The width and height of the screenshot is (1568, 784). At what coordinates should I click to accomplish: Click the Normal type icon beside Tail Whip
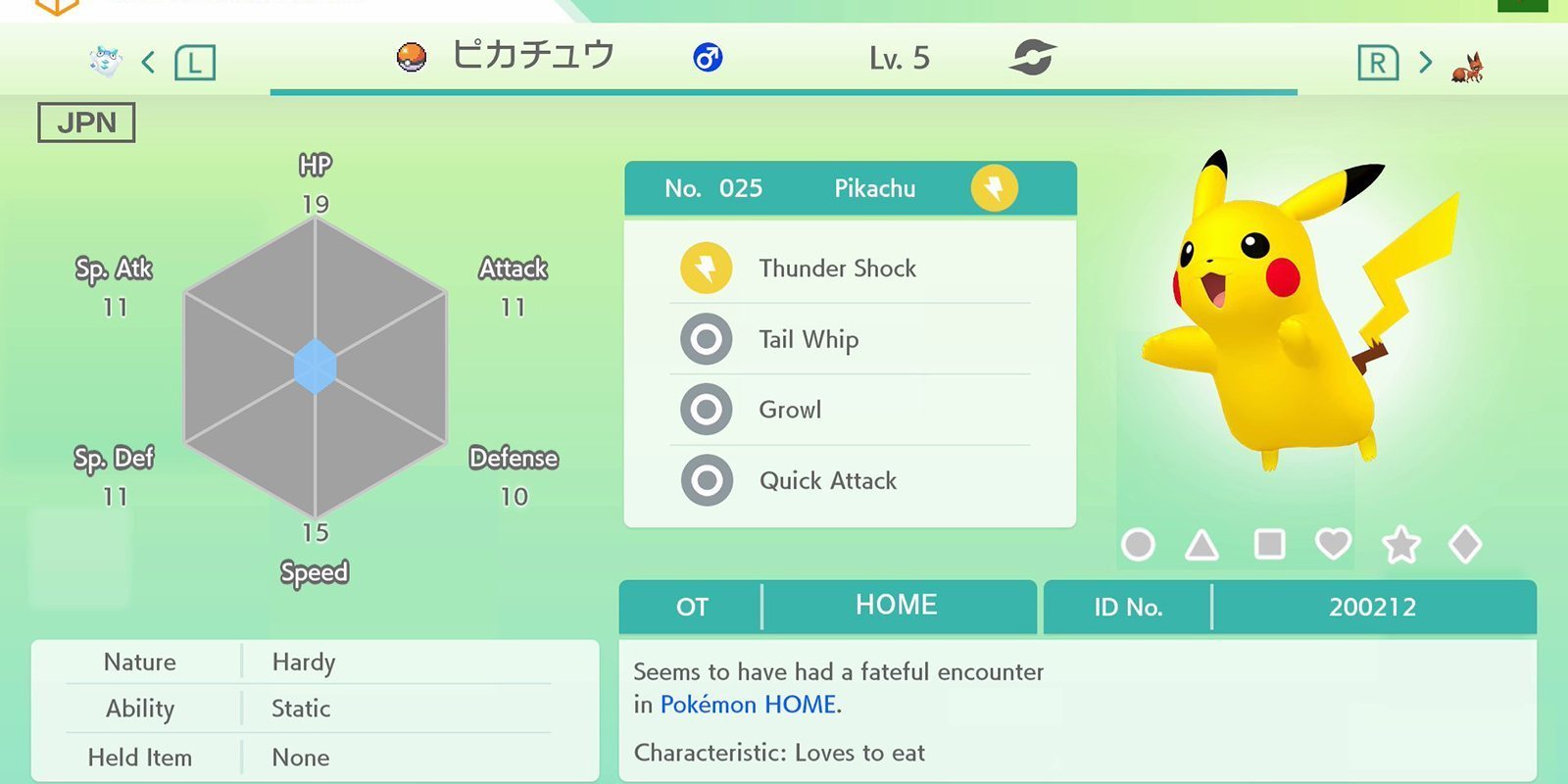[705, 338]
